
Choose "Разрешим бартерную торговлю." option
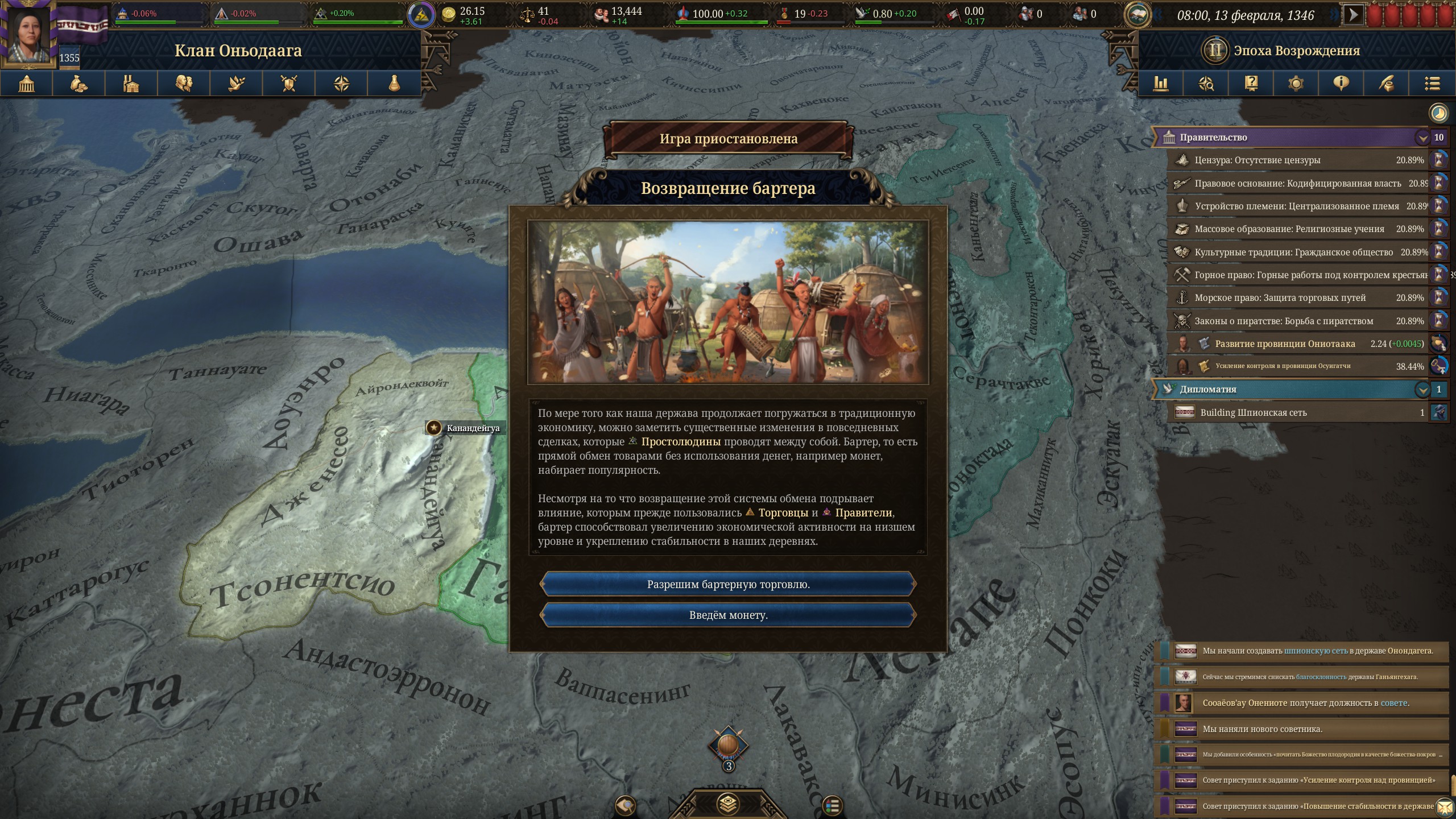click(728, 584)
